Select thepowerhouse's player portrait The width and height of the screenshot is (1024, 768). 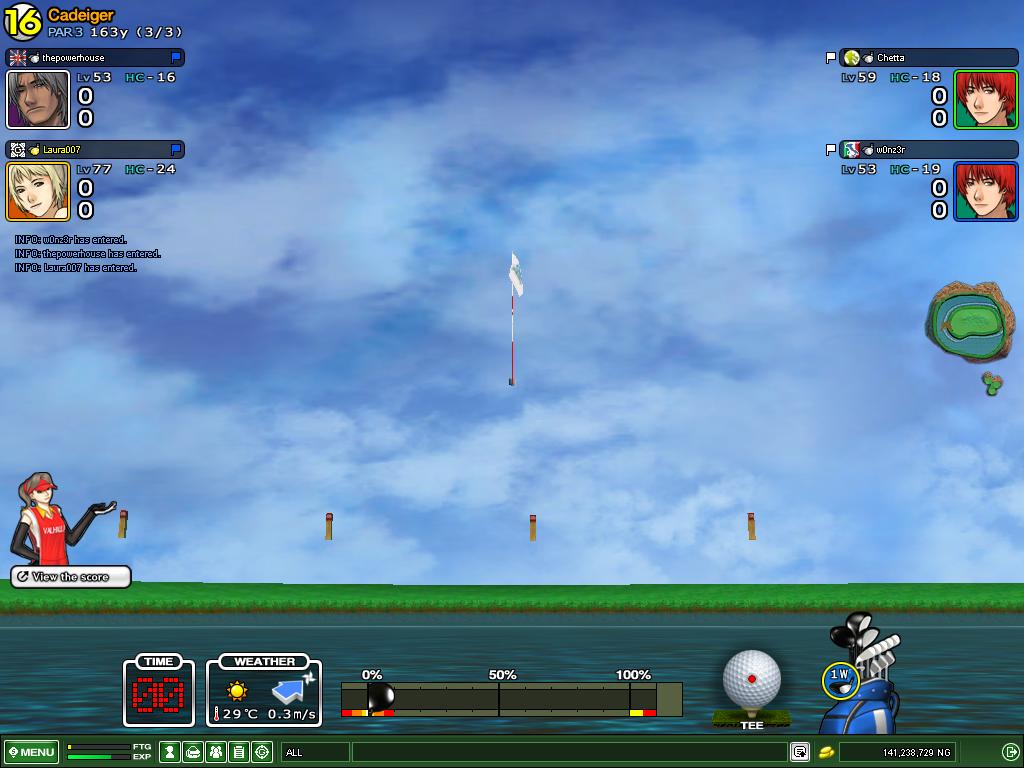coord(38,99)
